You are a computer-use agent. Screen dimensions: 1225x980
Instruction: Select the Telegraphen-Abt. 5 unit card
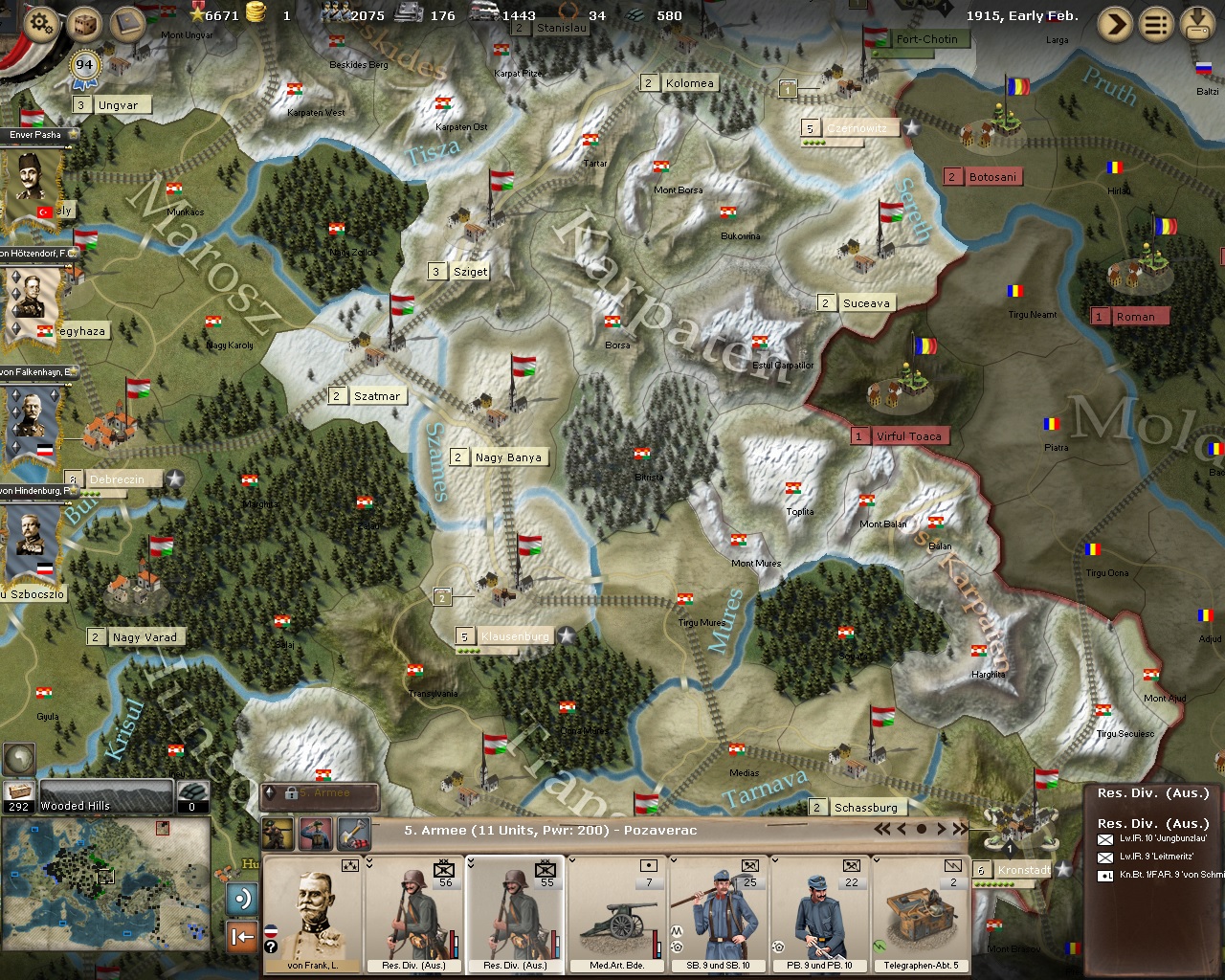(921, 914)
